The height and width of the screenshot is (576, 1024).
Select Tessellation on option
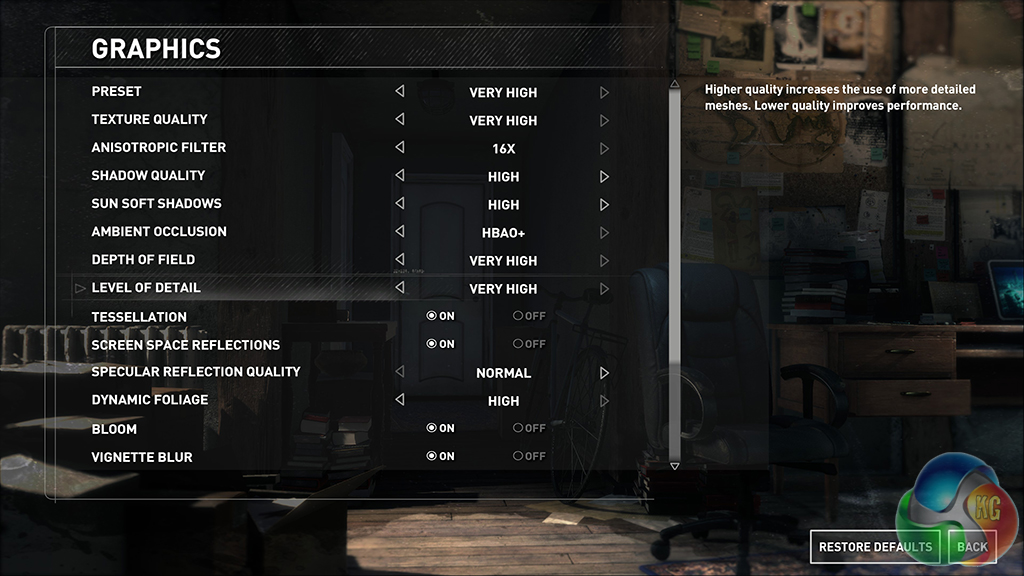pyautogui.click(x=440, y=316)
